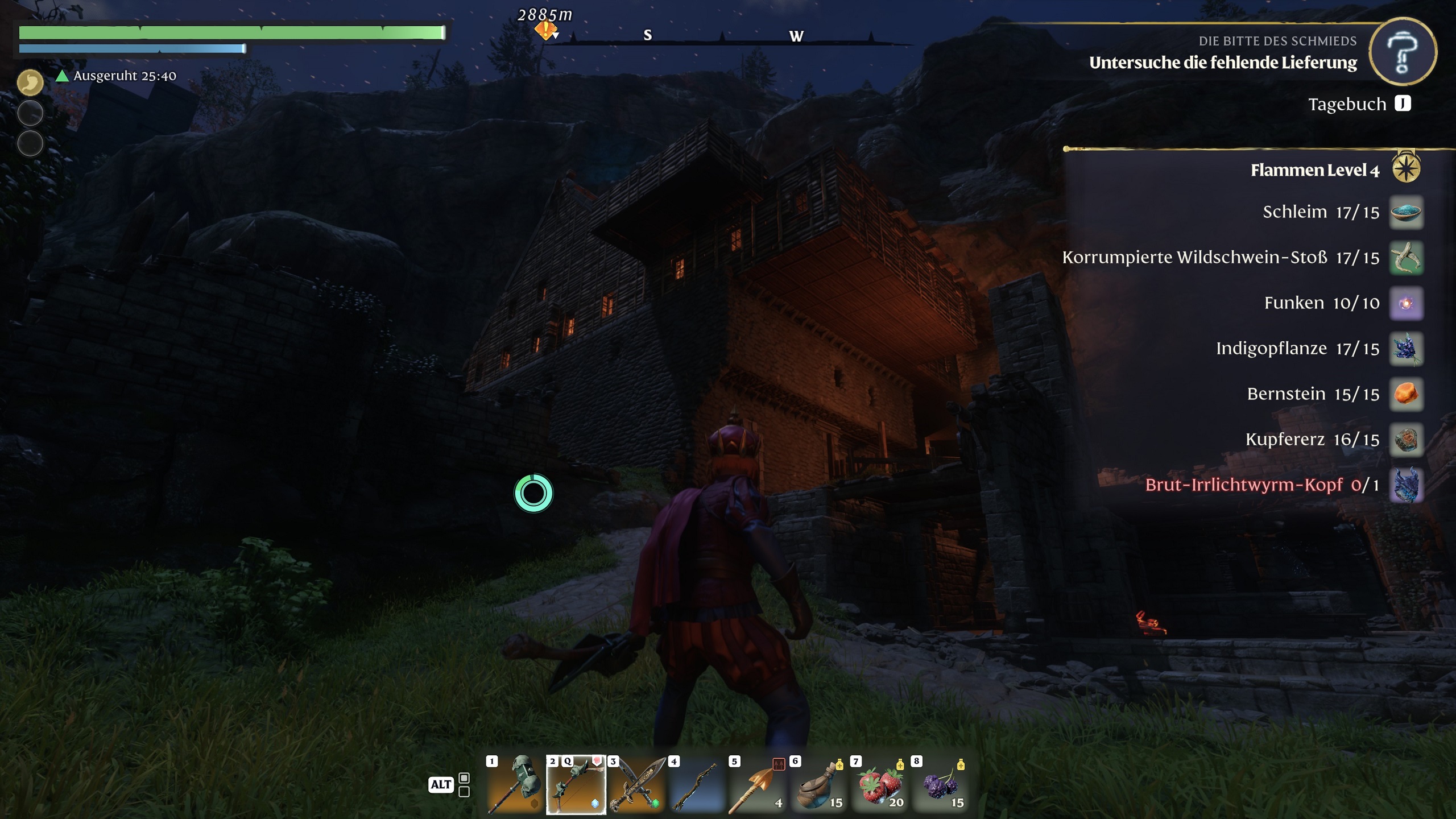Click the Kupfererz ore icon
Image resolution: width=1456 pixels, height=819 pixels.
point(1406,440)
